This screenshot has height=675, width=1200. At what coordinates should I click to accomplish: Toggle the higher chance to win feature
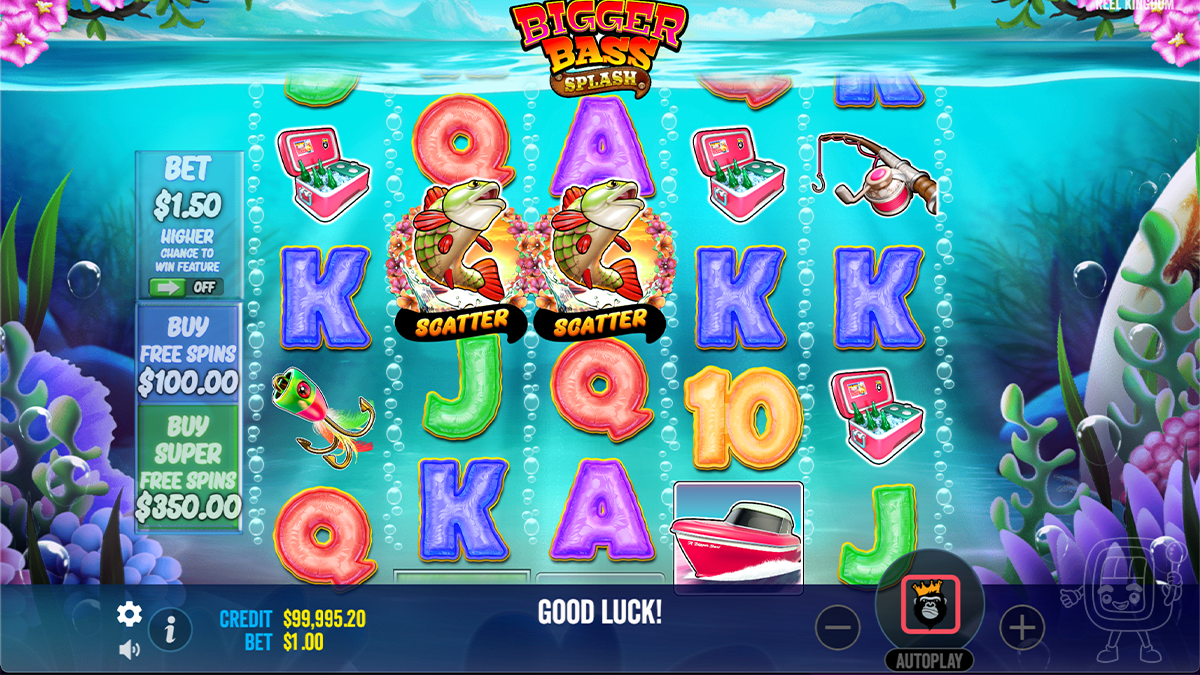186,287
